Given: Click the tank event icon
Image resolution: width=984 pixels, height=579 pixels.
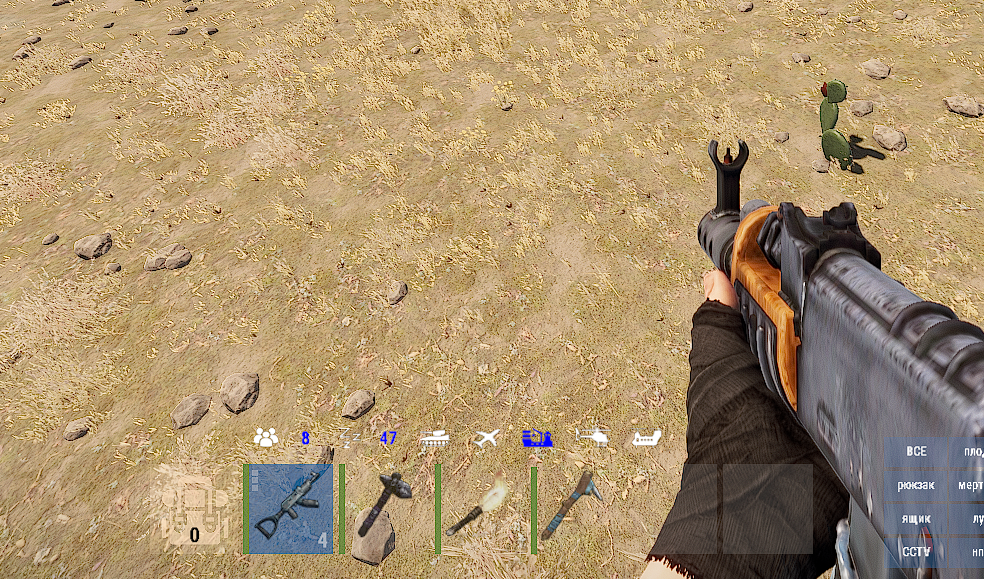Looking at the screenshot, I should tap(434, 438).
